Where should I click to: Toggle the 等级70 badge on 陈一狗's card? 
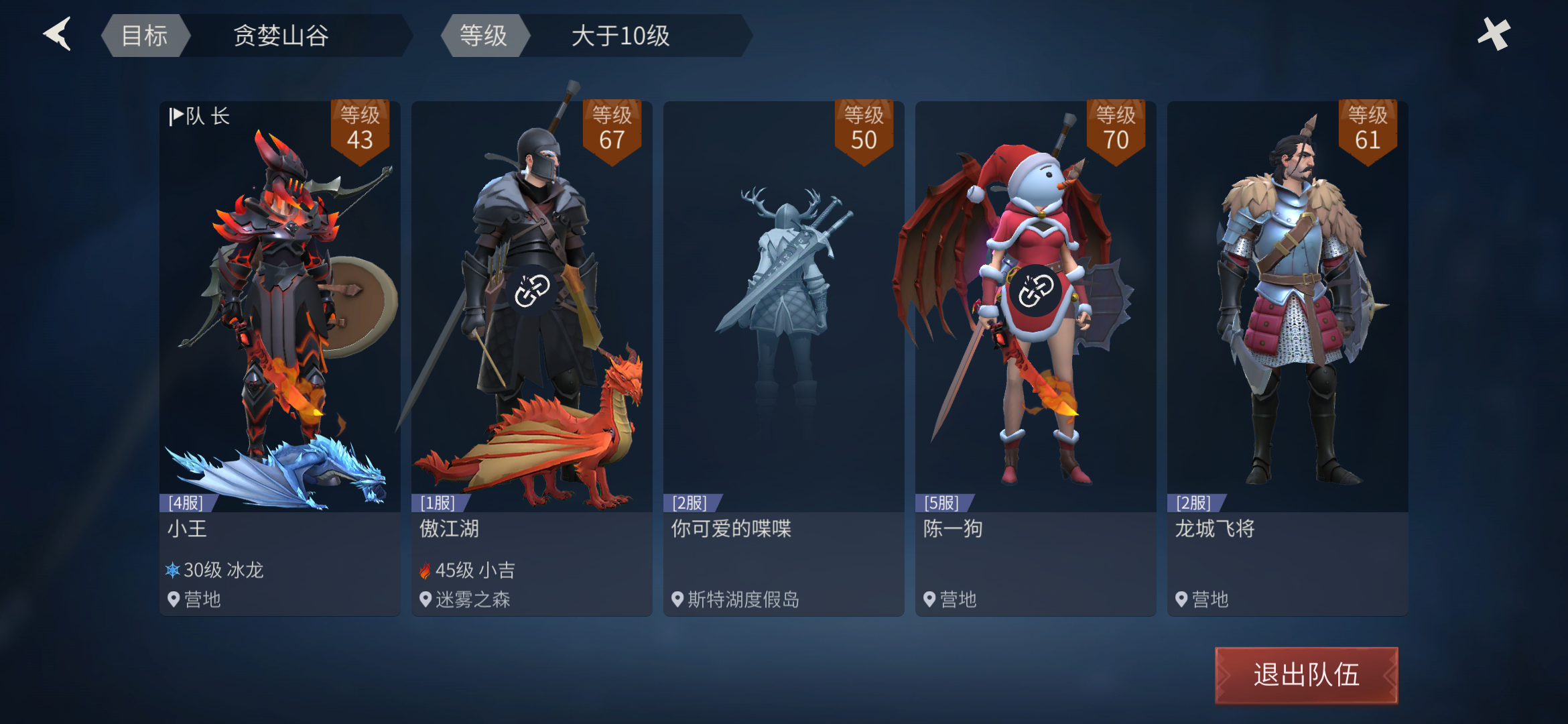tap(1115, 129)
